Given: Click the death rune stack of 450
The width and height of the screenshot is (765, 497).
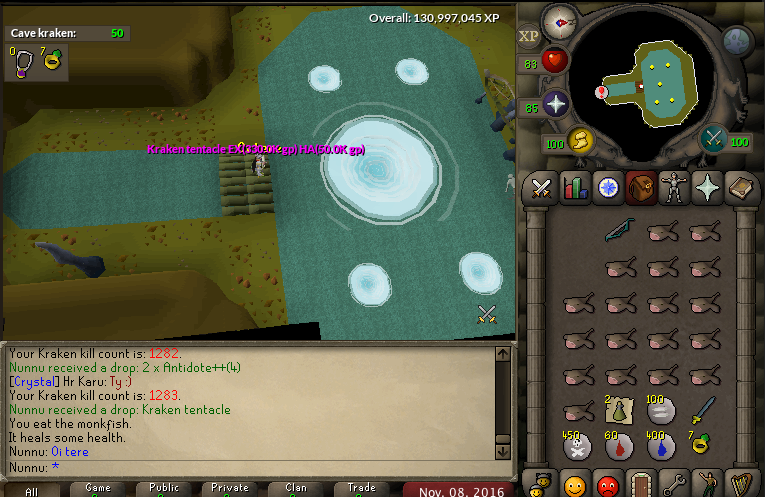Looking at the screenshot, I should pyautogui.click(x=576, y=447).
